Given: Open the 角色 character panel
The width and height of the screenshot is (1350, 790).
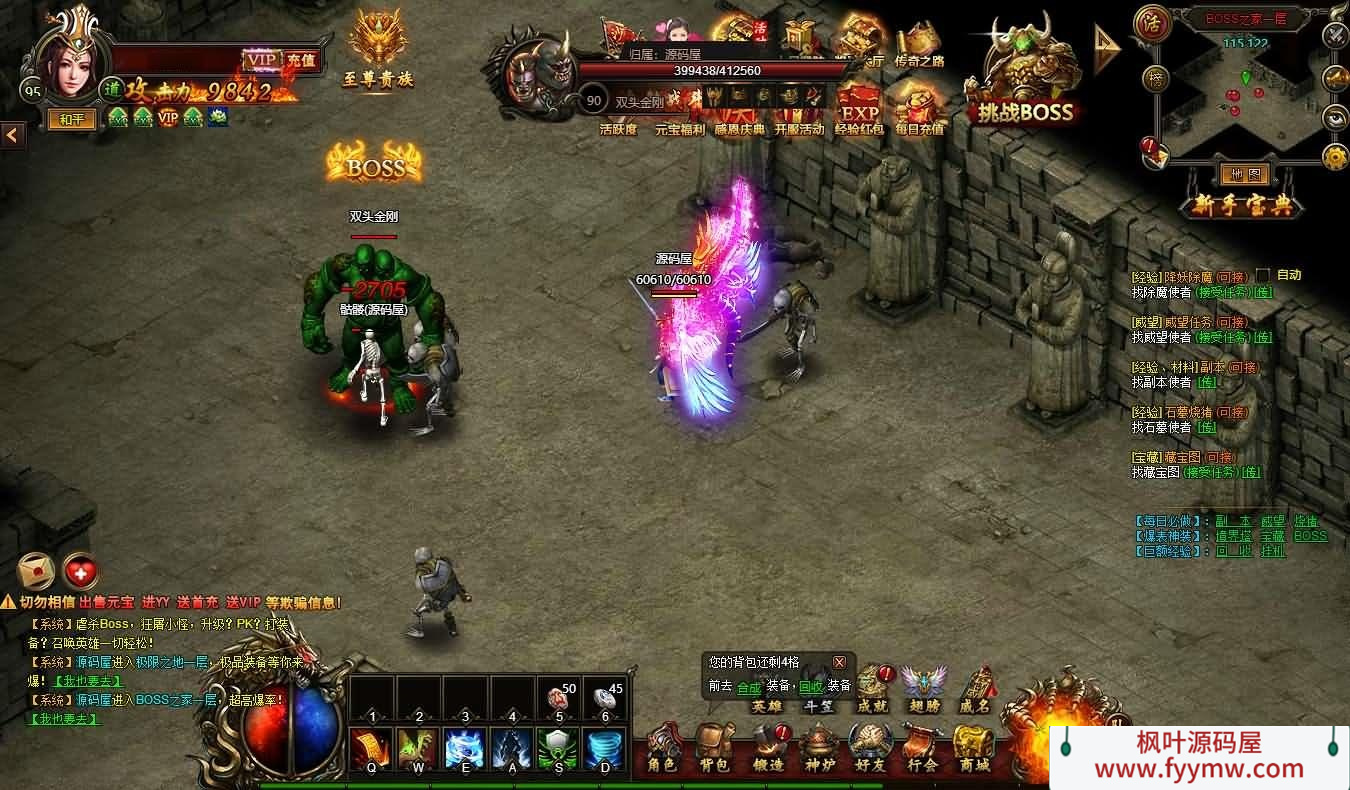Looking at the screenshot, I should coord(663,750).
